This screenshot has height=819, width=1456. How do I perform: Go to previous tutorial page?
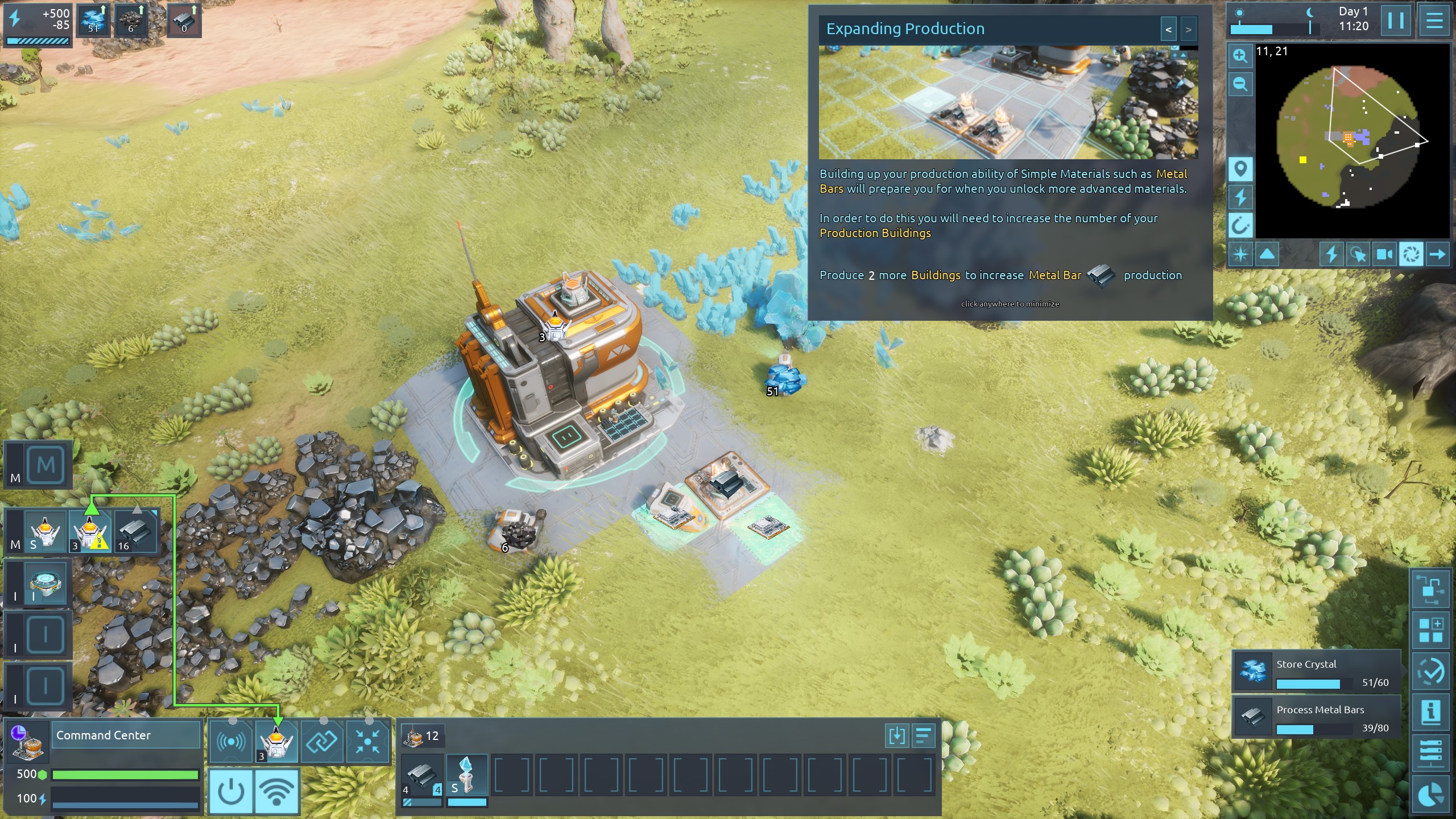tap(1168, 30)
